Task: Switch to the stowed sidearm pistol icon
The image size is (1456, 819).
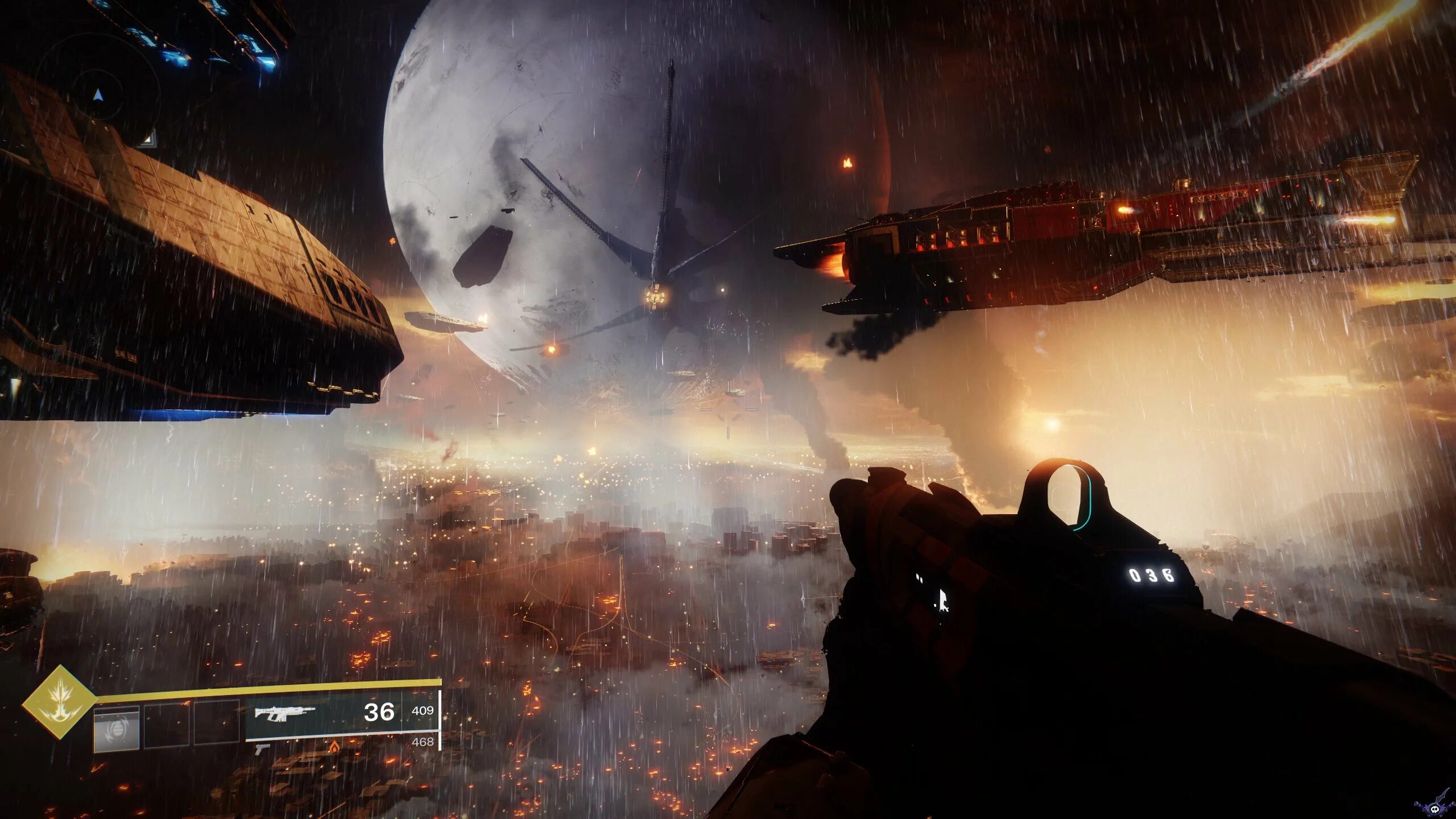Action: click(x=262, y=749)
